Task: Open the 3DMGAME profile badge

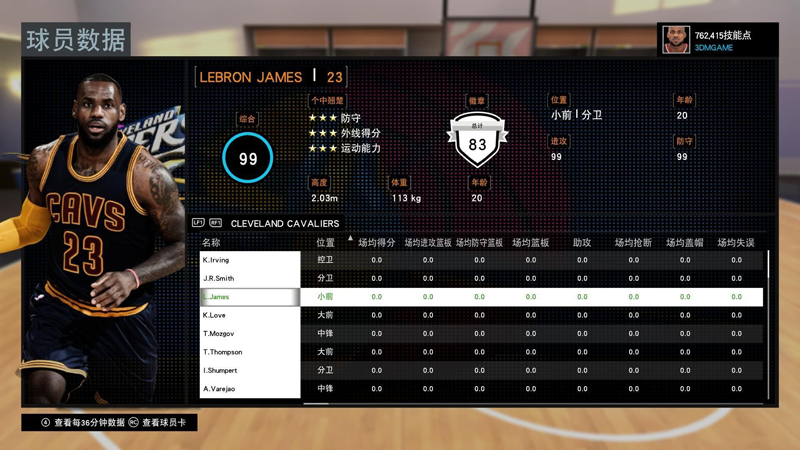Action: [x=718, y=40]
